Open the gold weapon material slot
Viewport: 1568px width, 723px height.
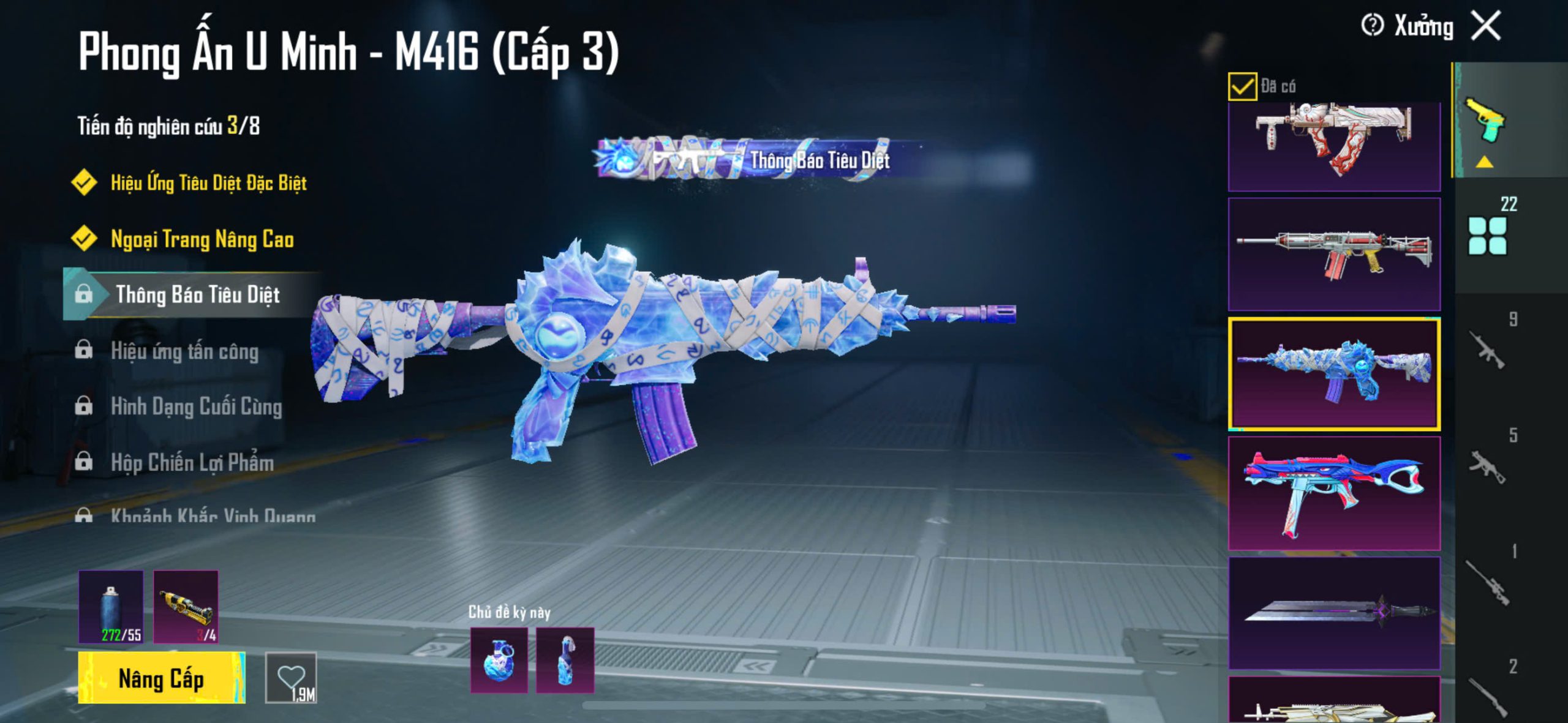click(186, 607)
